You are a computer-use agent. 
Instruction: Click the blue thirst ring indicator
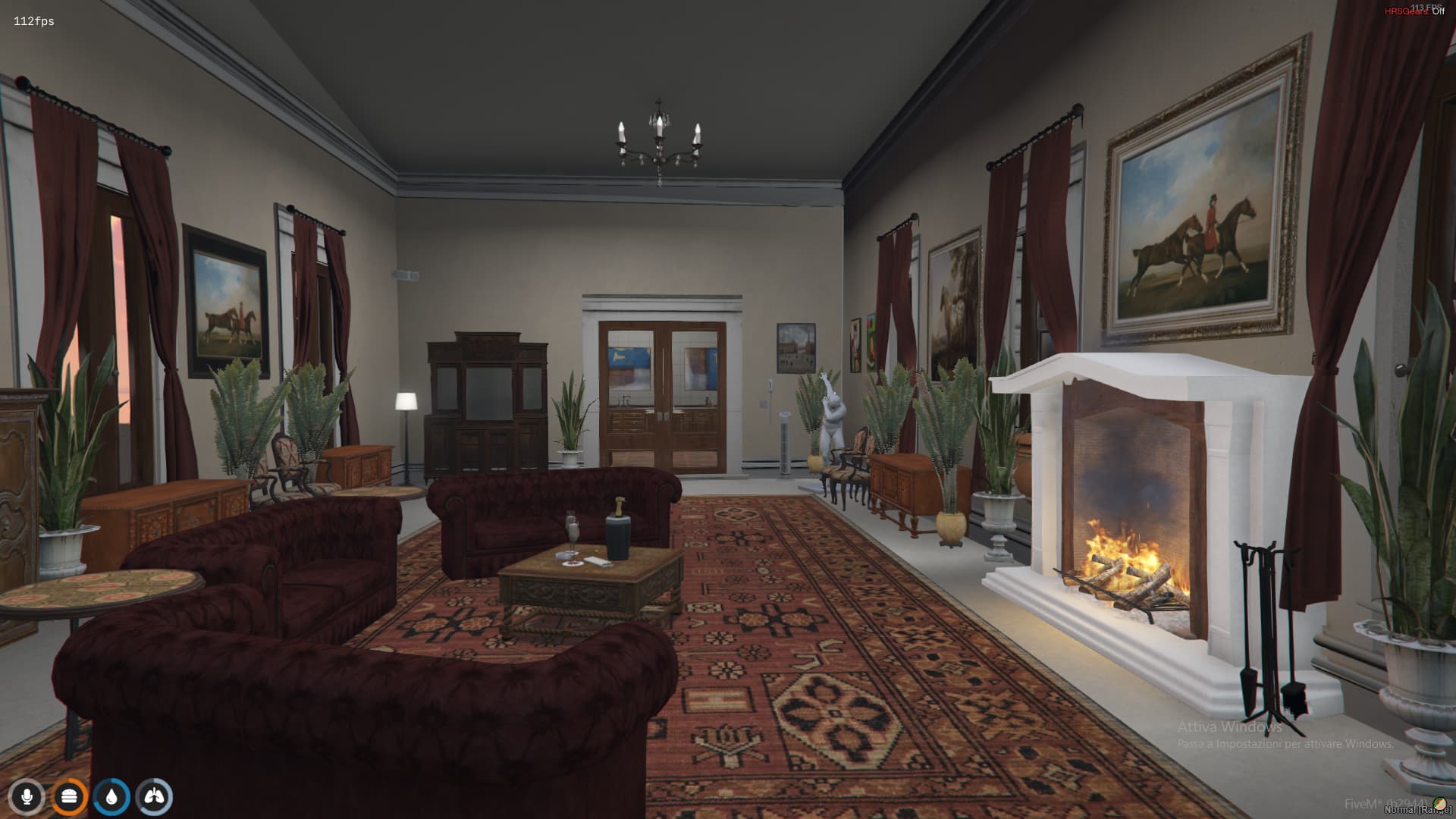(x=111, y=795)
